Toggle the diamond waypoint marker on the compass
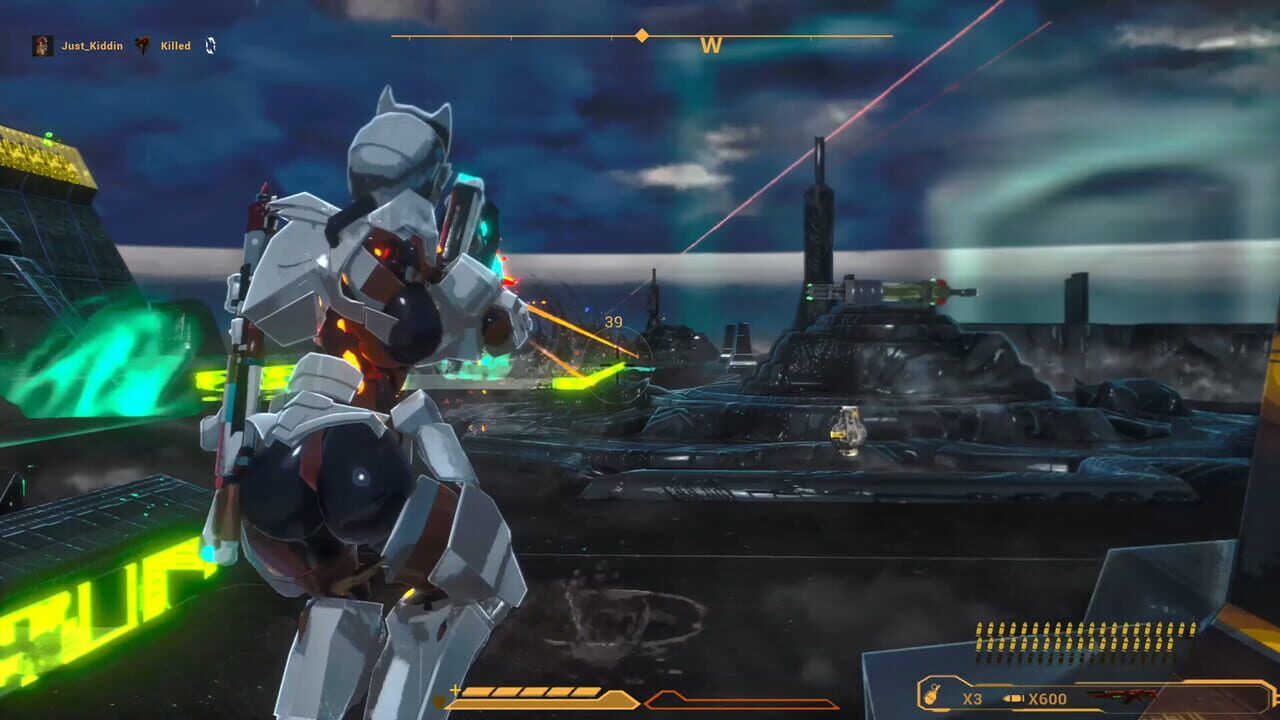Viewport: 1280px width, 720px height. tap(640, 34)
